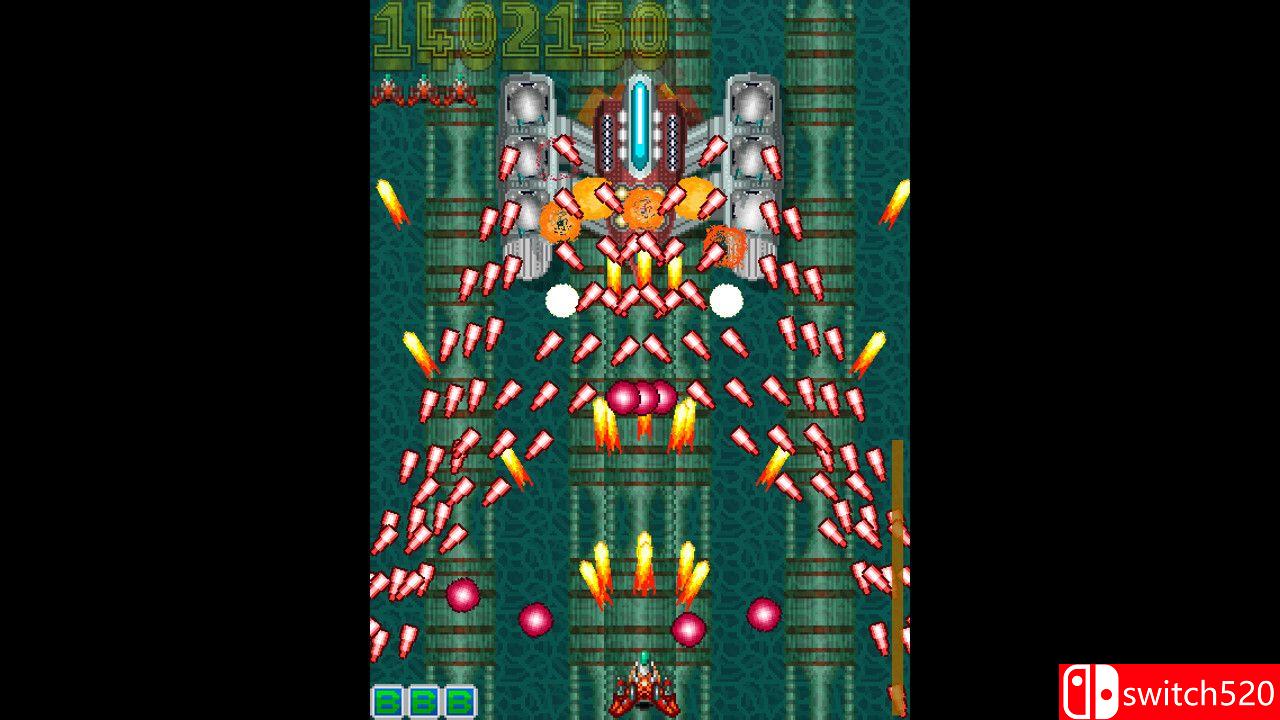Select the middle ship life icon

click(x=426, y=88)
